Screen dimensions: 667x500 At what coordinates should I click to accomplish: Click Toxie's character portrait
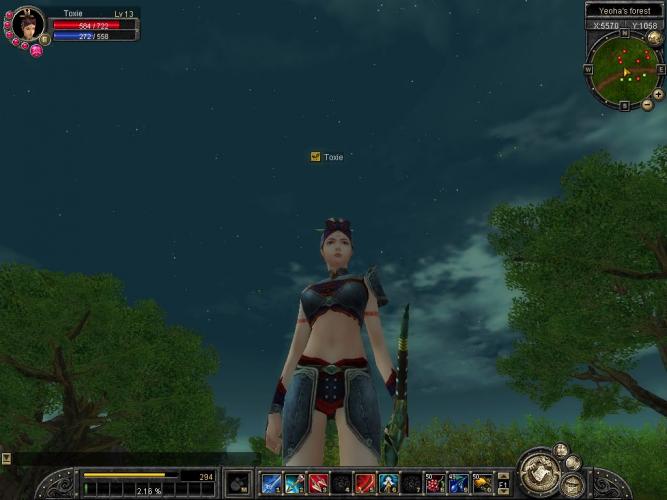pos(26,23)
